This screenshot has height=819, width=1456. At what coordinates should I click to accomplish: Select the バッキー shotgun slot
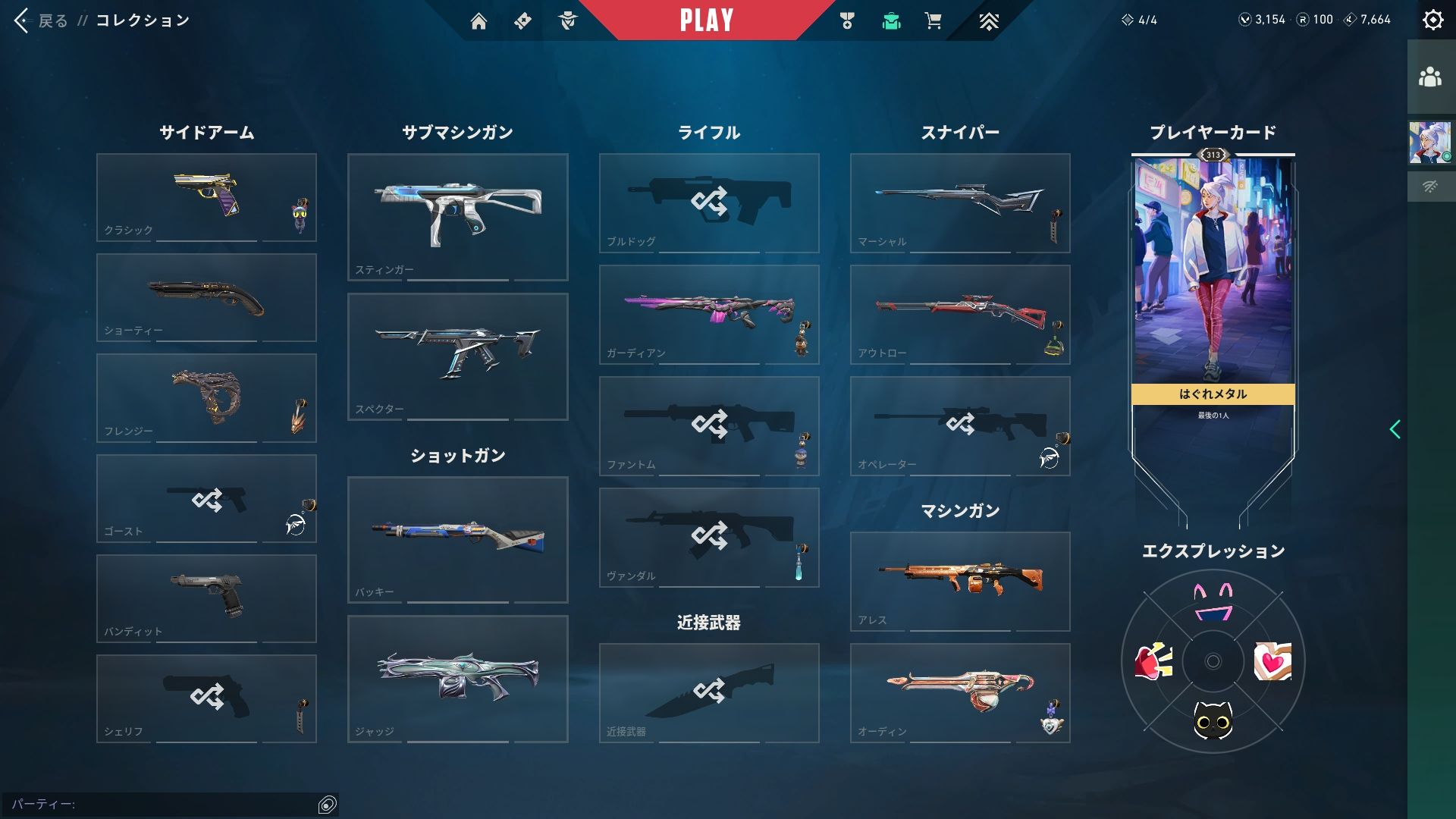click(x=457, y=539)
